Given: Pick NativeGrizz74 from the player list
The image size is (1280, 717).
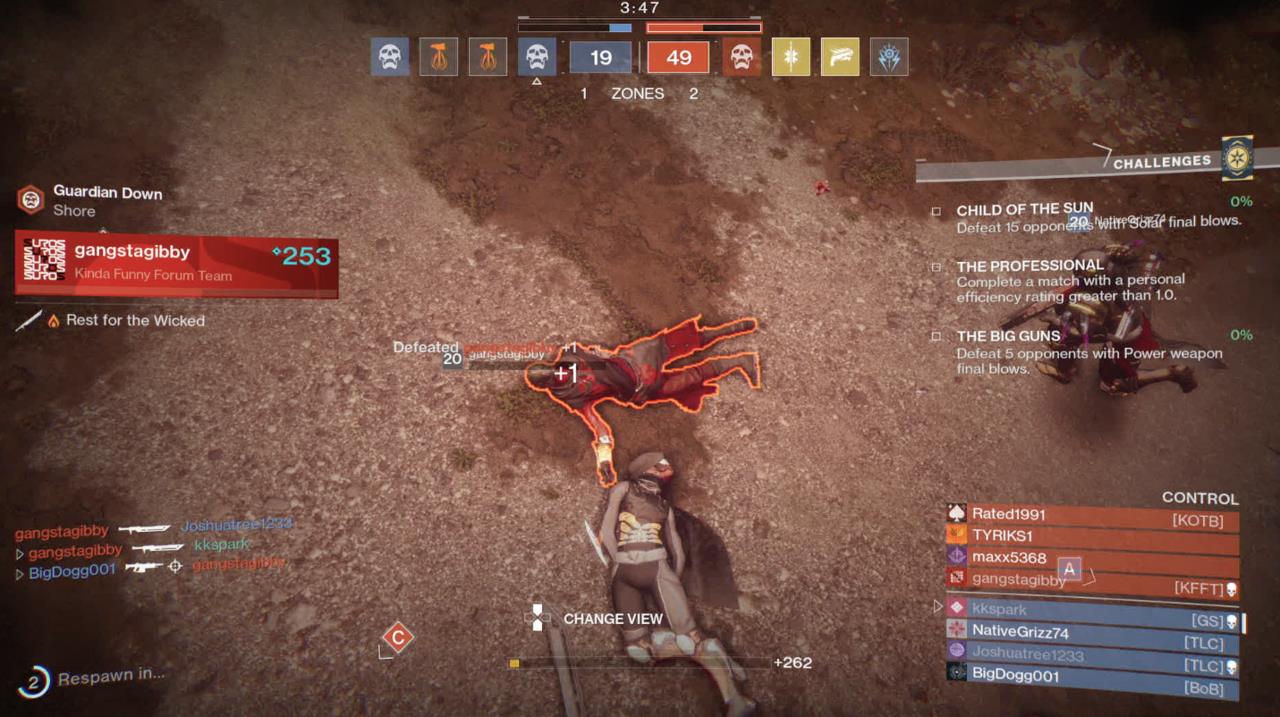Looking at the screenshot, I should pyautogui.click(x=1092, y=632).
